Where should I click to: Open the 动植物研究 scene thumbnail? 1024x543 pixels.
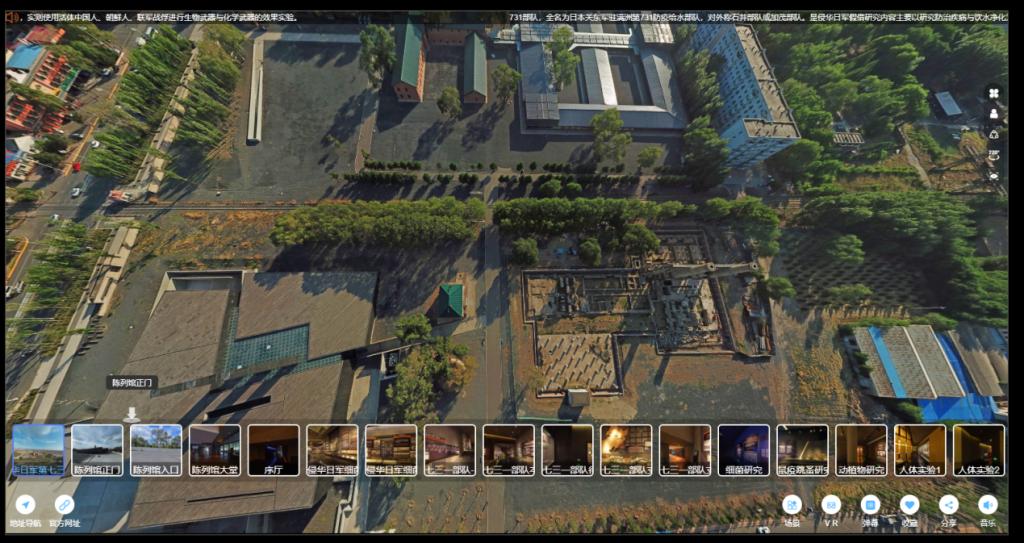[x=861, y=449]
